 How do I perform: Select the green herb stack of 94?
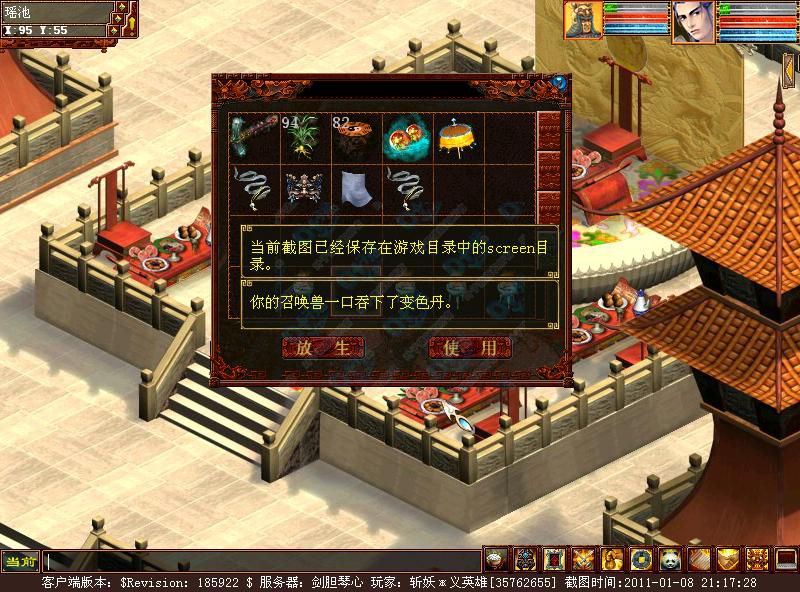[x=305, y=137]
